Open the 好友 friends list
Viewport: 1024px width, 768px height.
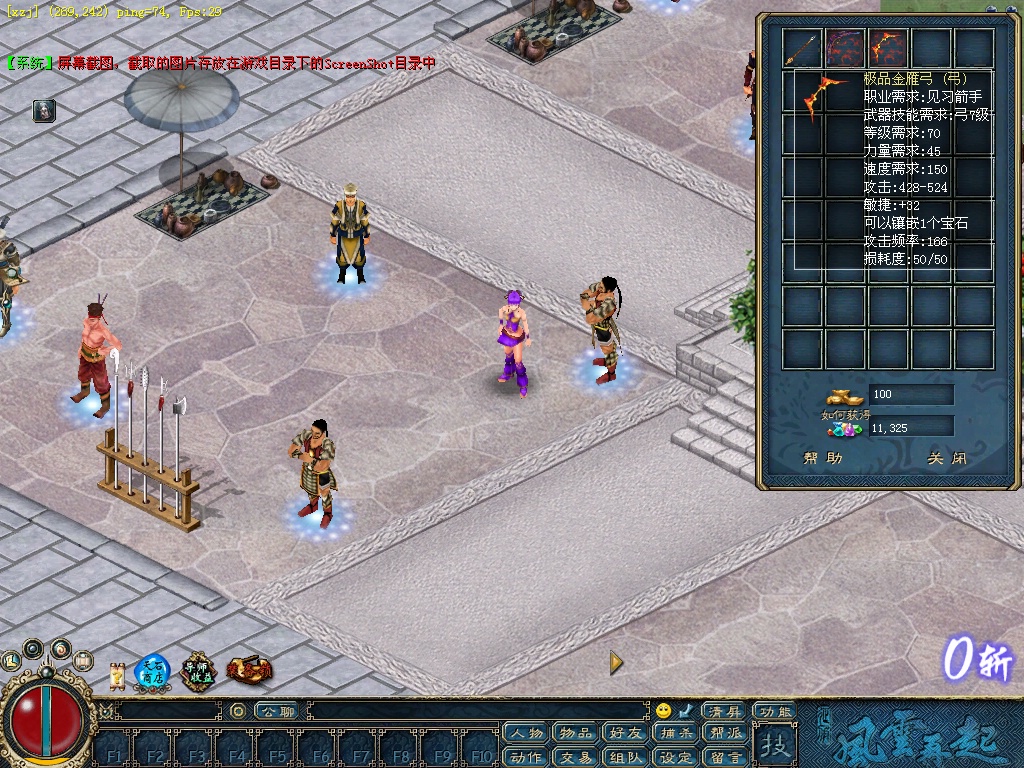tap(626, 734)
